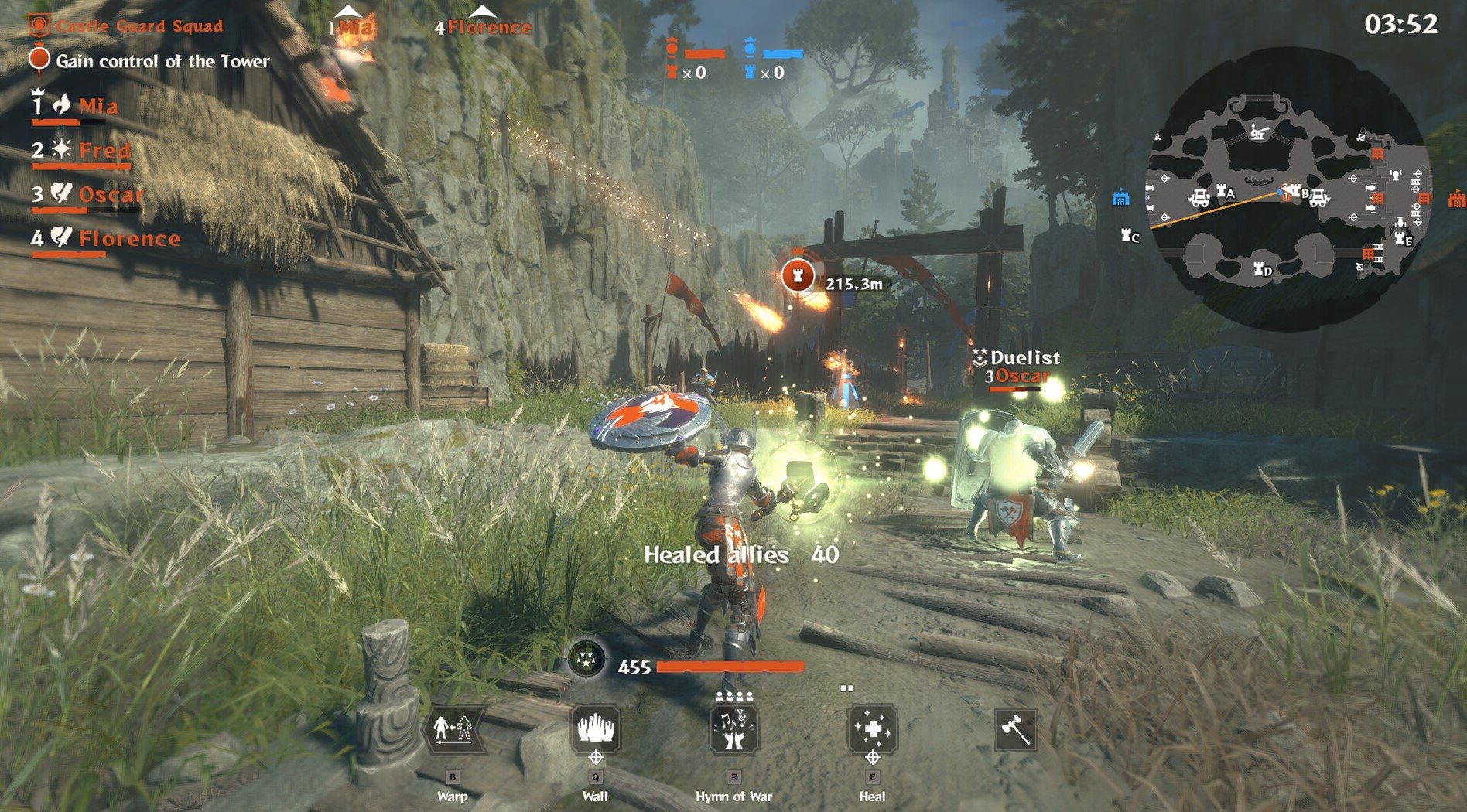This screenshot has width=1467, height=812.
Task: Select tower D marker on the minimap
Action: coord(1262,269)
